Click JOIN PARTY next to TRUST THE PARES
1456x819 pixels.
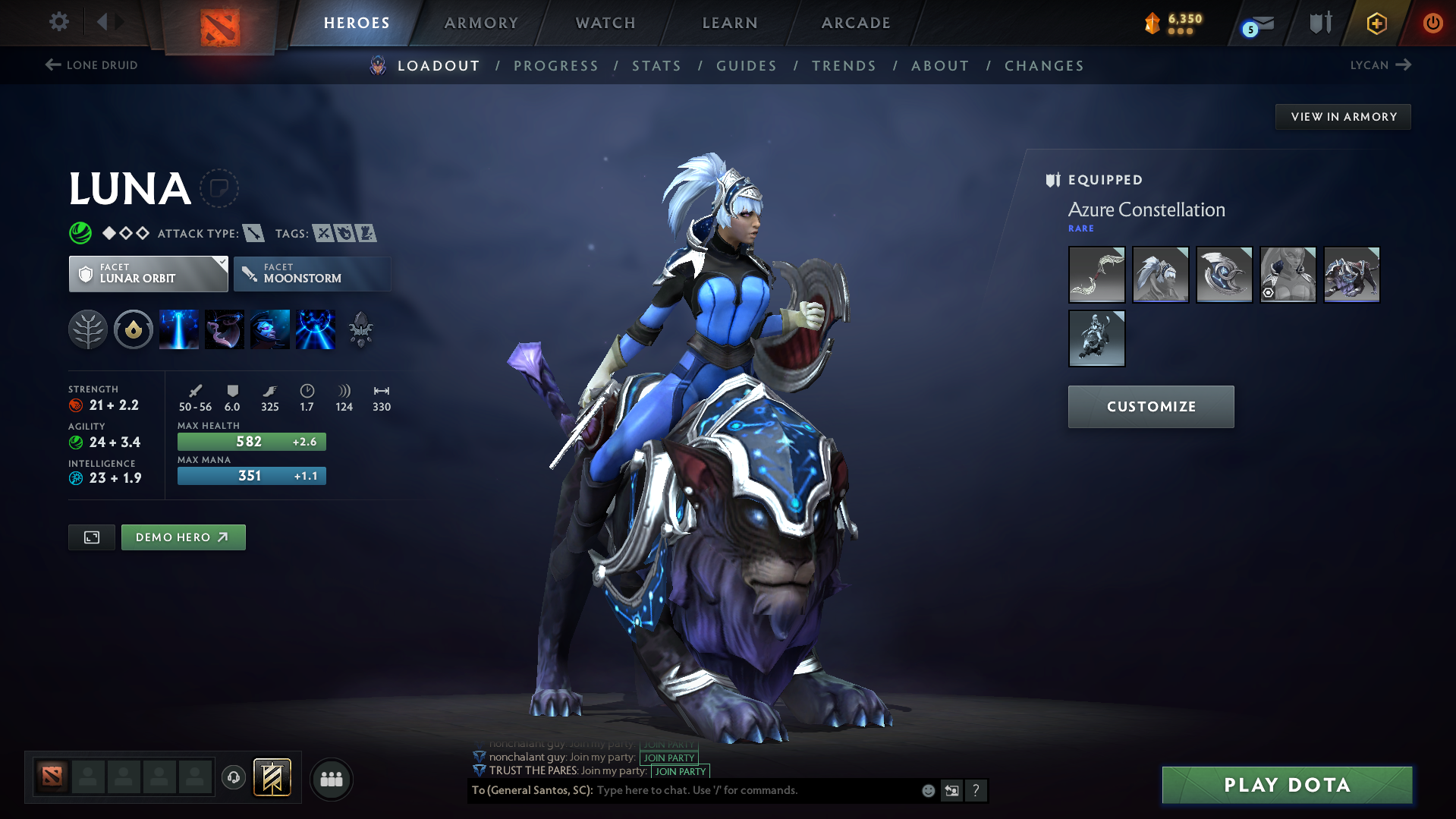coord(679,771)
